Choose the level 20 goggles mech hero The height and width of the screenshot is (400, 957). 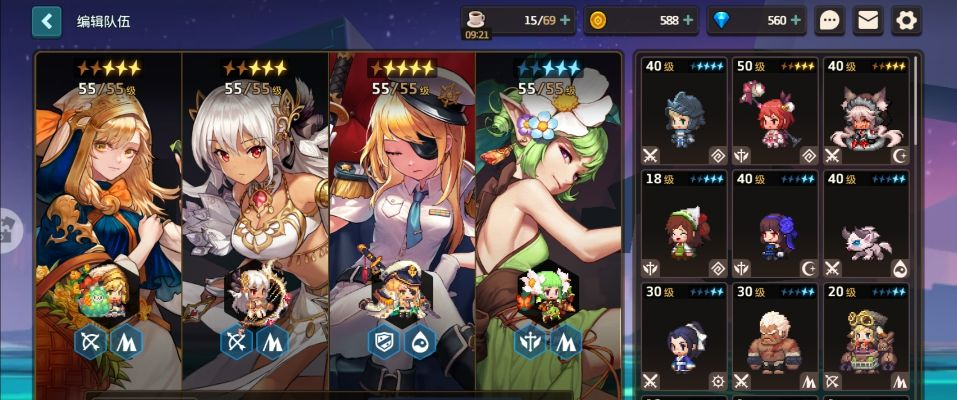coord(866,337)
